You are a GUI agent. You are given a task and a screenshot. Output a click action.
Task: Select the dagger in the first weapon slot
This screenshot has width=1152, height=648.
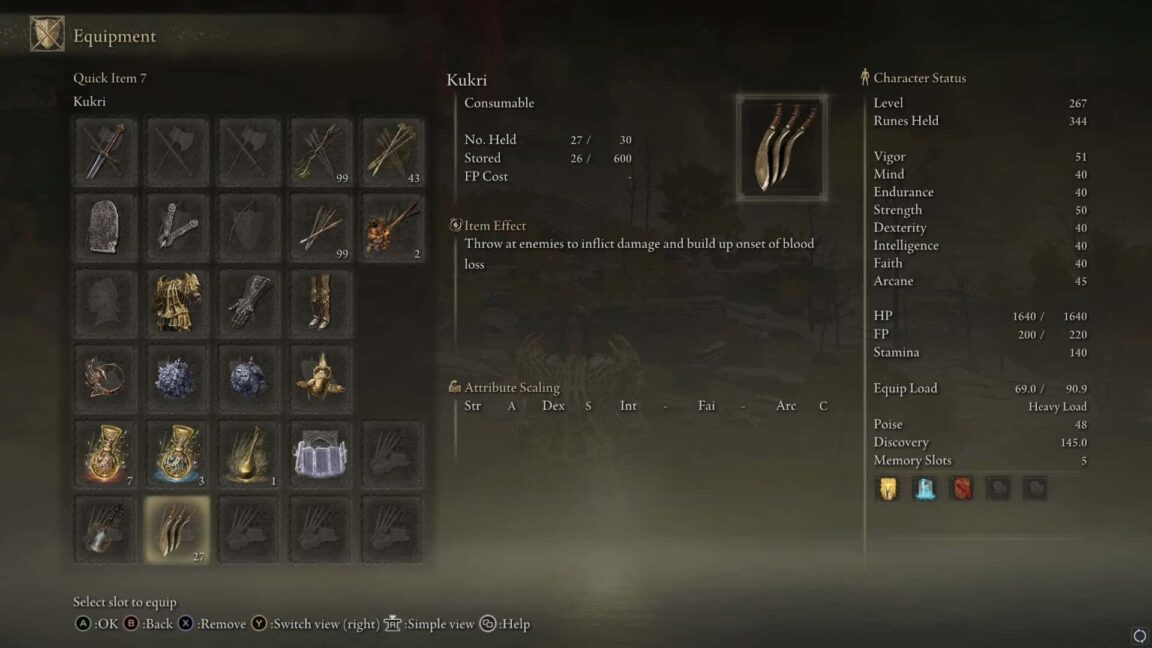pos(105,151)
